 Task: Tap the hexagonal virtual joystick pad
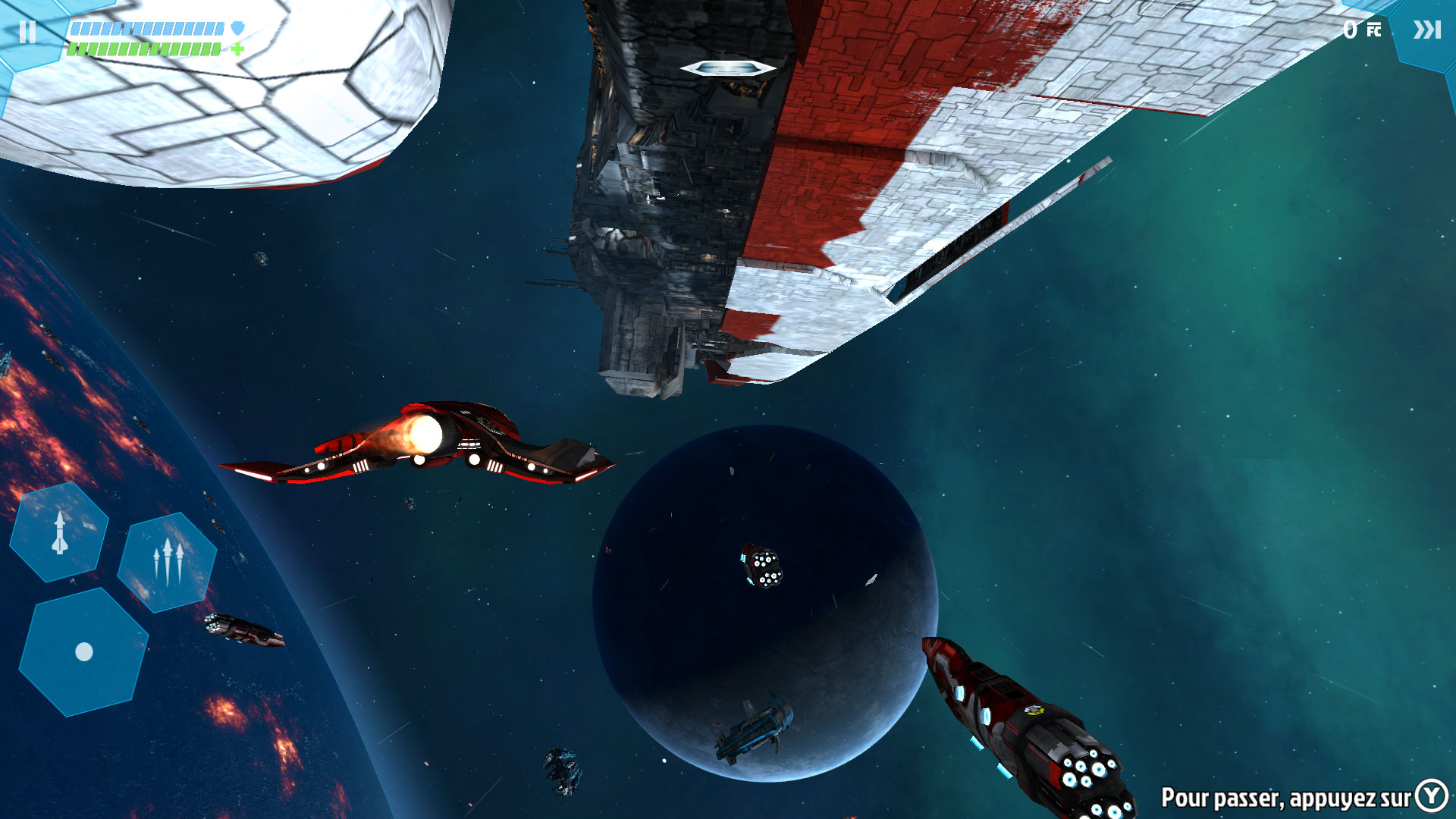click(x=83, y=651)
